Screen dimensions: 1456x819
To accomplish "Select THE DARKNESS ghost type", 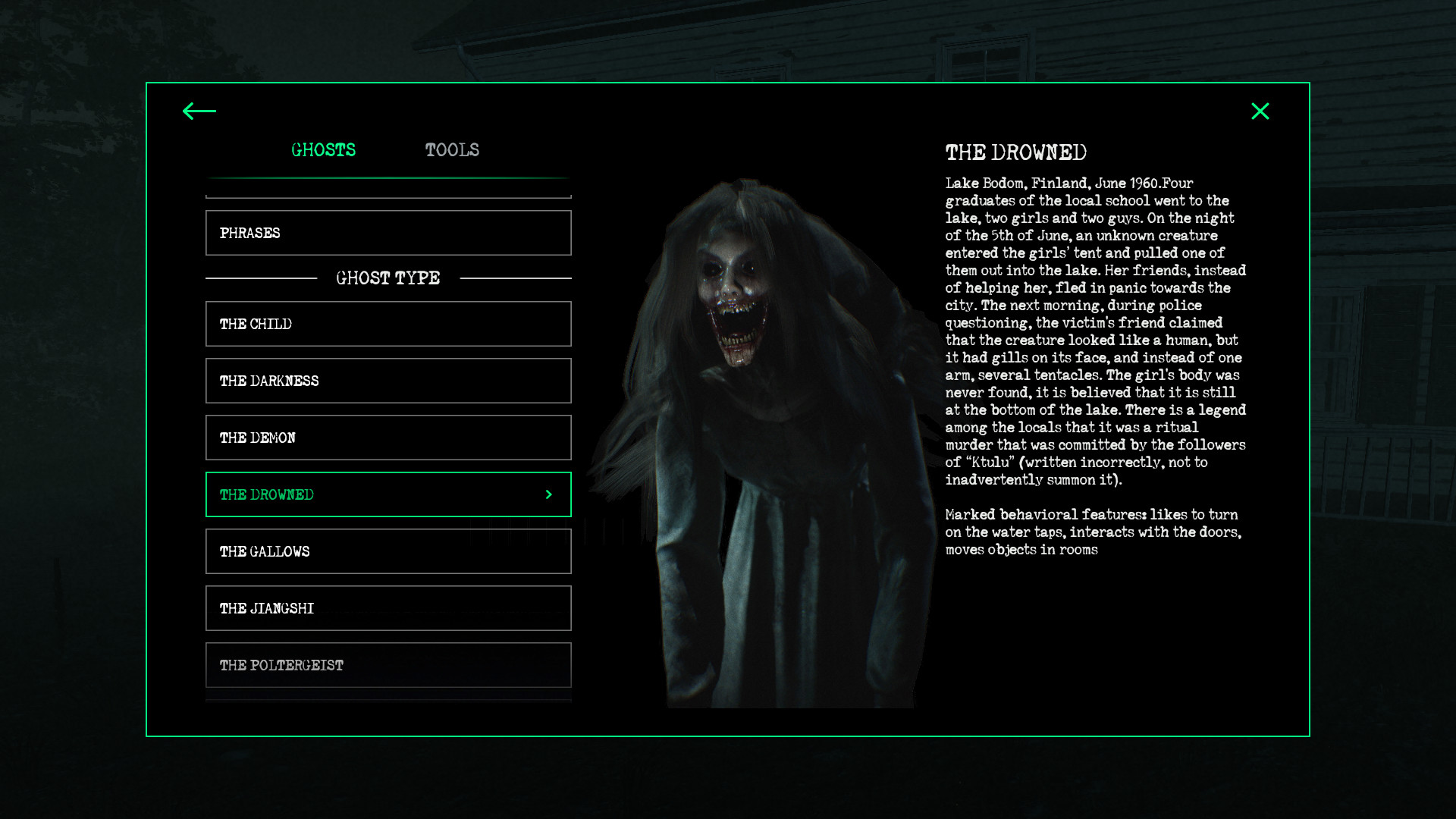I will tap(388, 381).
